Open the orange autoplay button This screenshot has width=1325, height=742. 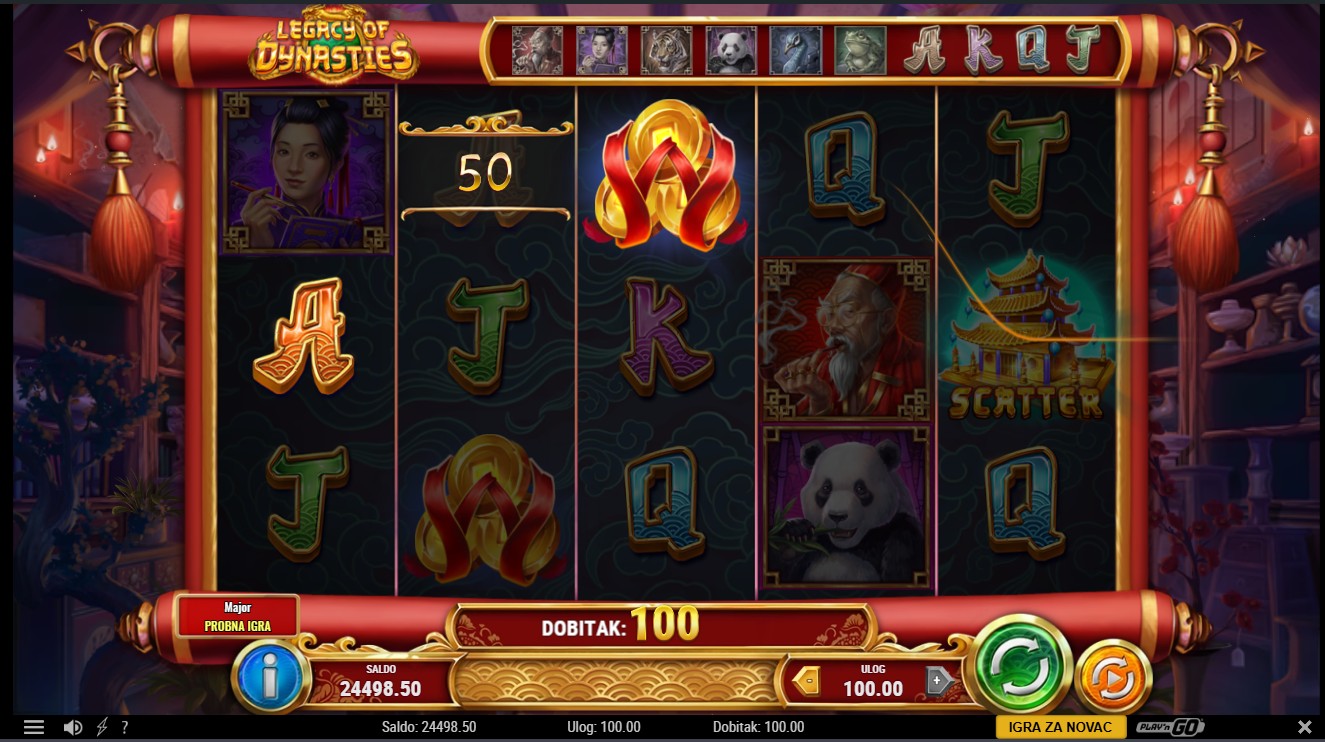(x=1112, y=680)
